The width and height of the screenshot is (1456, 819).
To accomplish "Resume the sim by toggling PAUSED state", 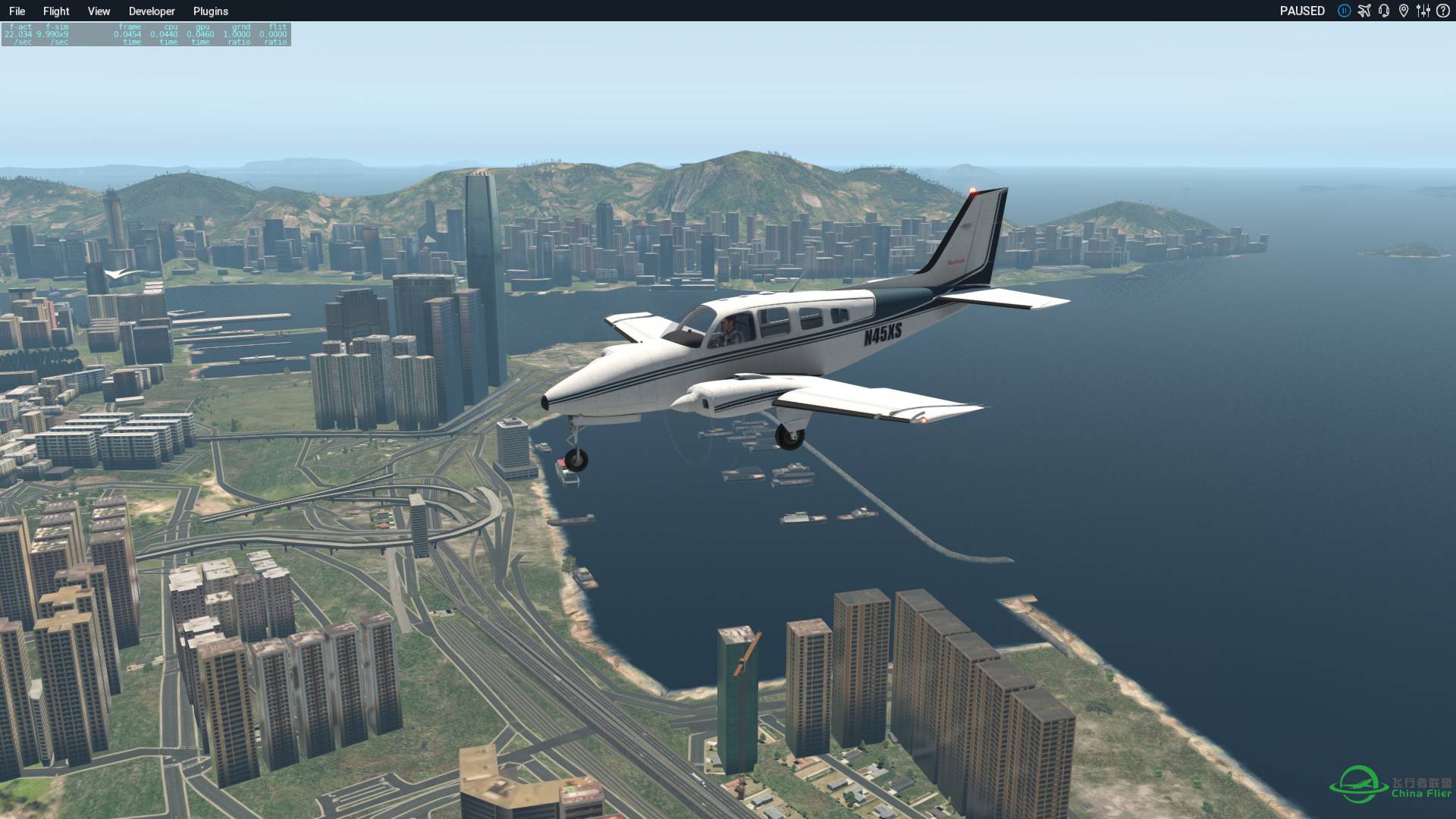I will point(1302,11).
